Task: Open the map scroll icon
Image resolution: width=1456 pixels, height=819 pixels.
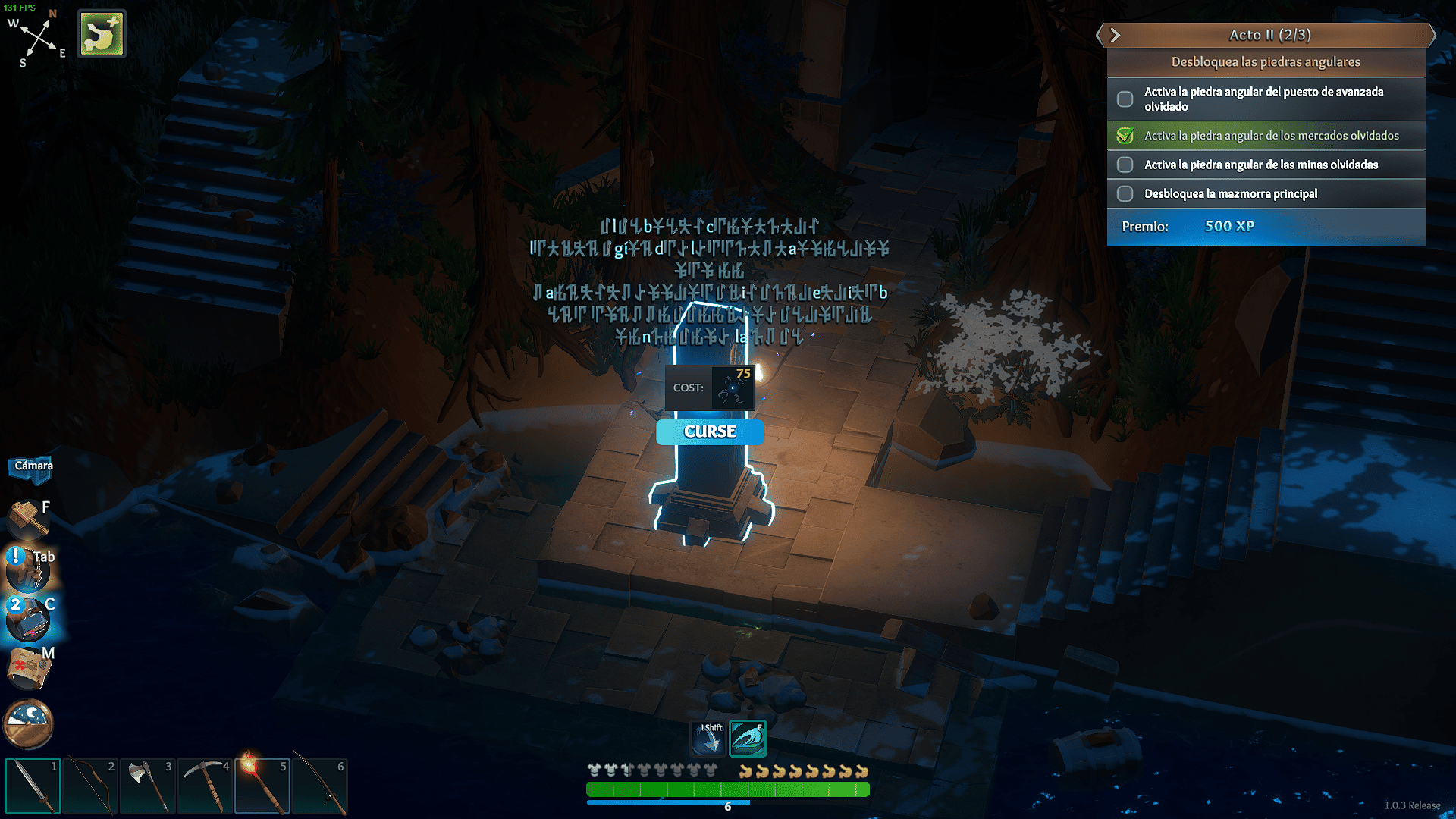Action: click(29, 667)
